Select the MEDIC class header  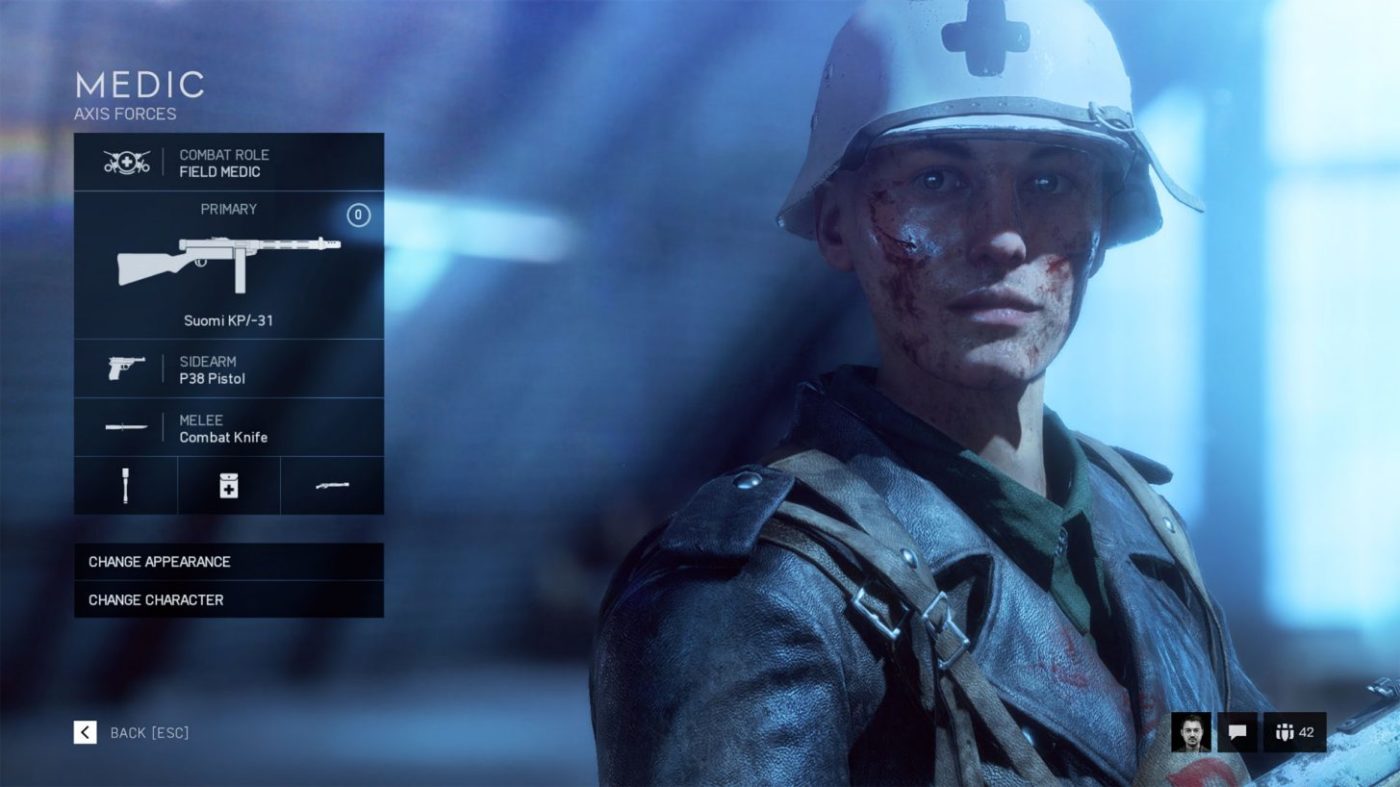[x=140, y=85]
